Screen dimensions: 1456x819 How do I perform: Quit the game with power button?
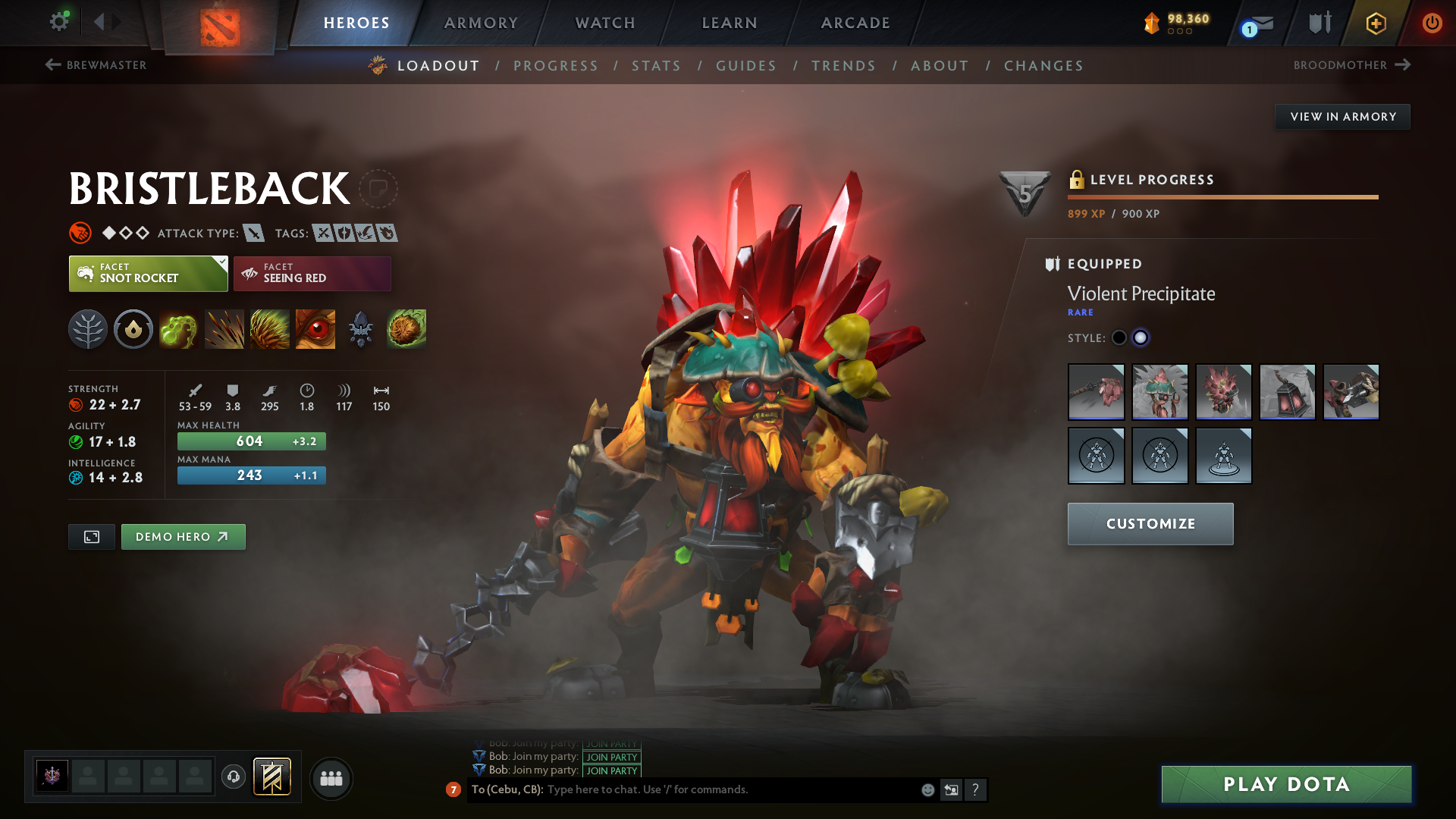tap(1432, 23)
